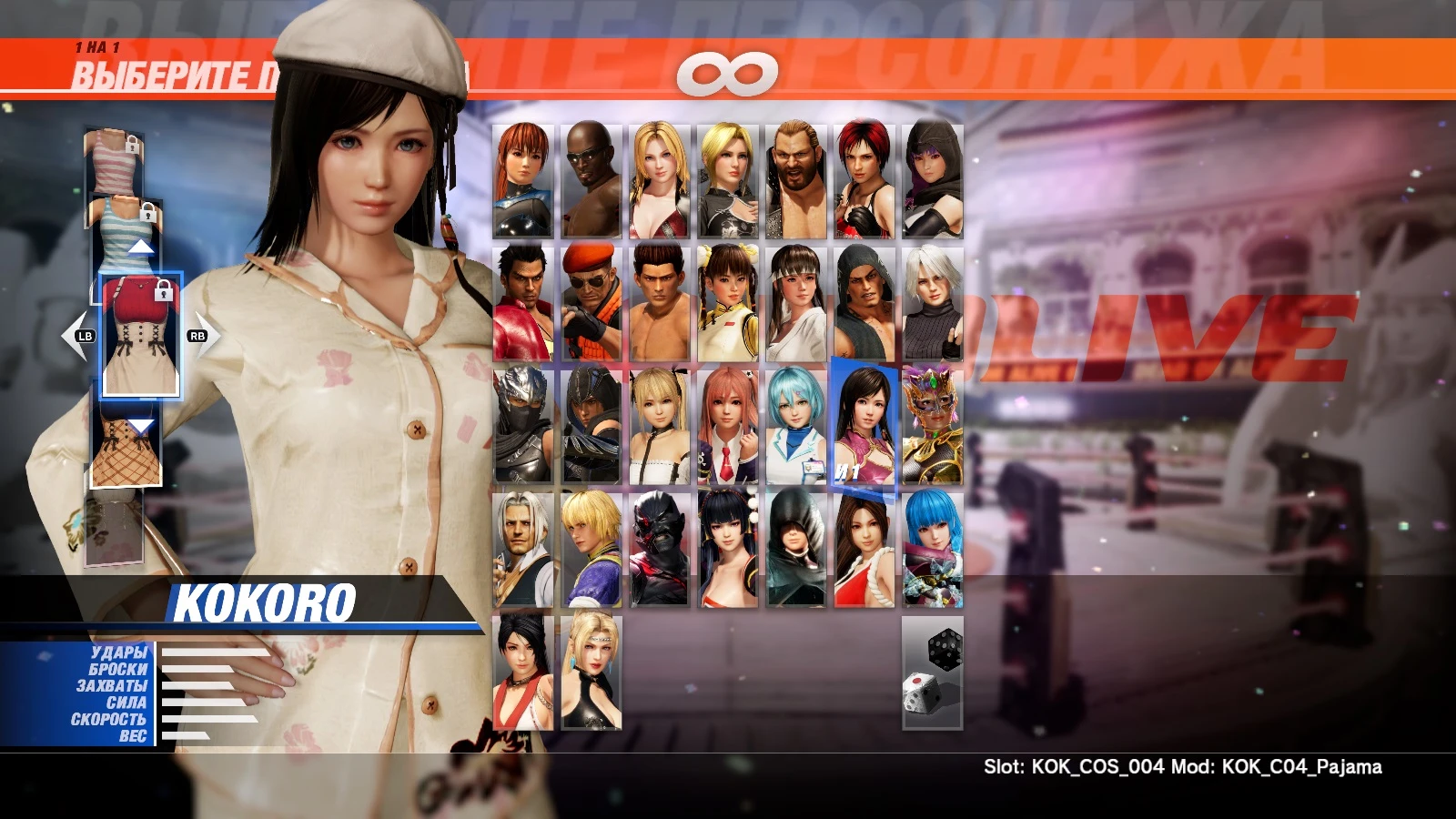
Task: Click the right arrow beside the RB icon
Action: coord(217,335)
